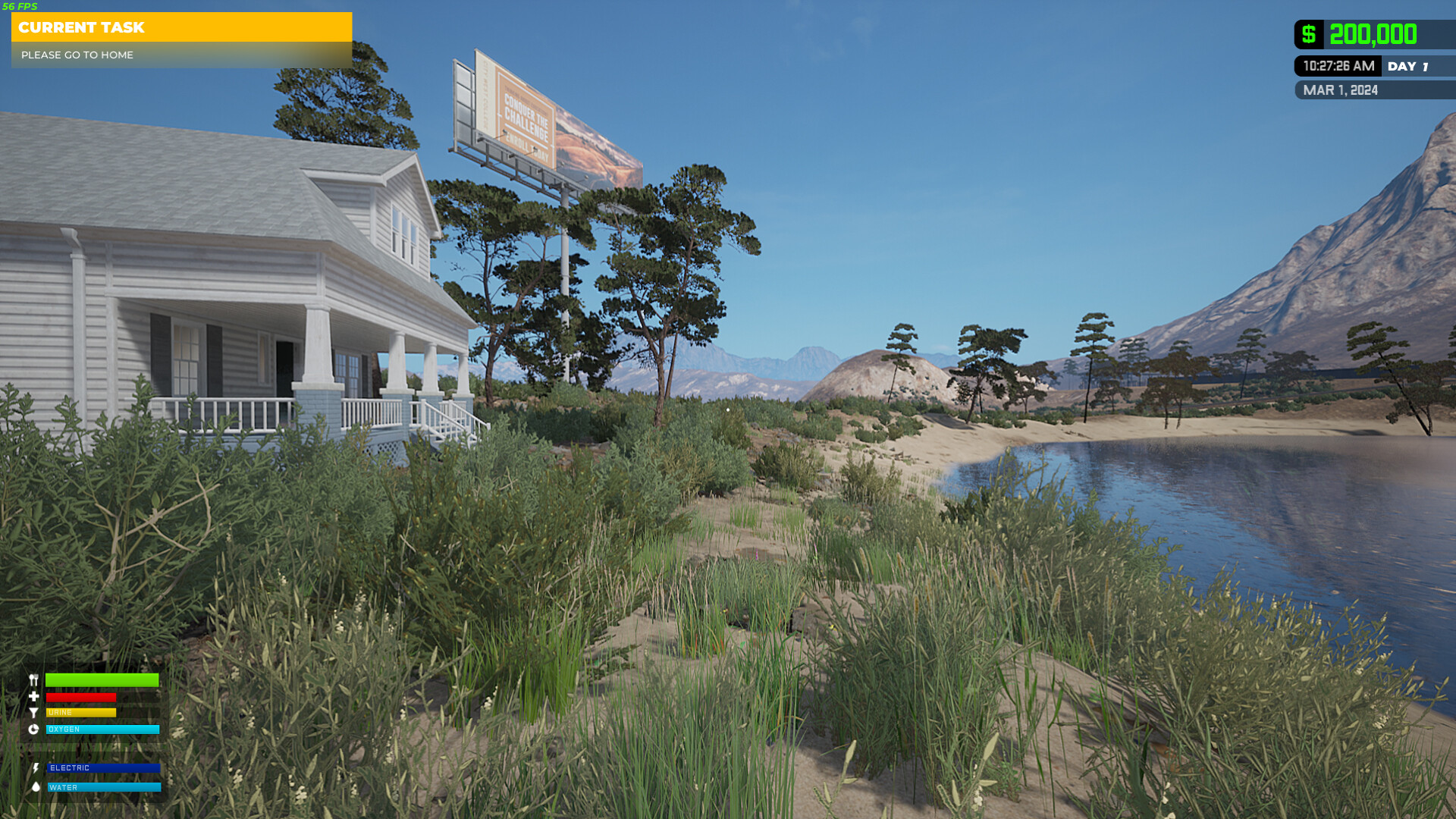Collapse the player stats panel
Screen dimensions: 1456x819
(x=95, y=732)
